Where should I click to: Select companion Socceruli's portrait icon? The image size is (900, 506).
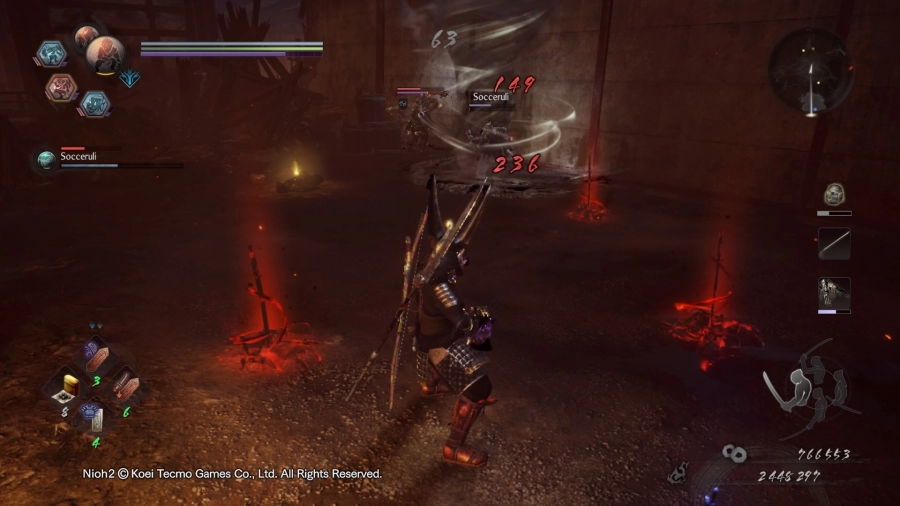(x=46, y=159)
